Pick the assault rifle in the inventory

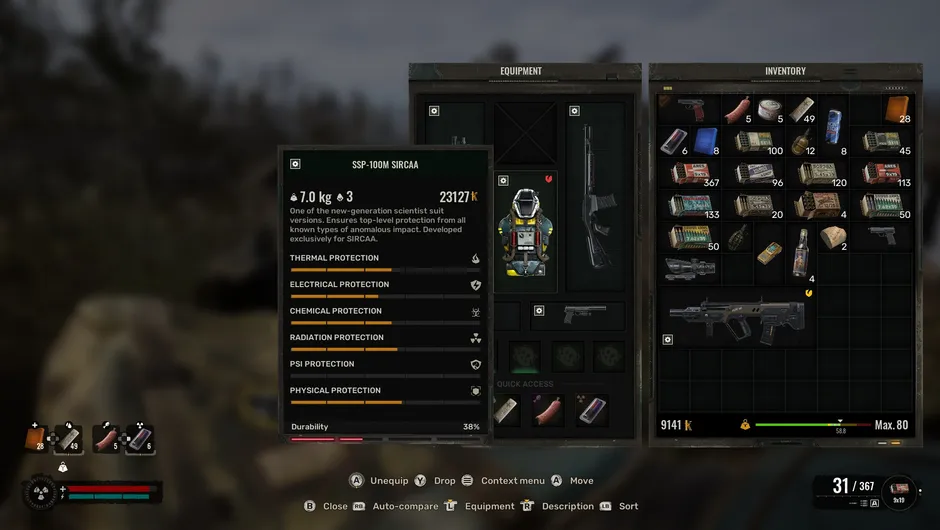click(738, 320)
